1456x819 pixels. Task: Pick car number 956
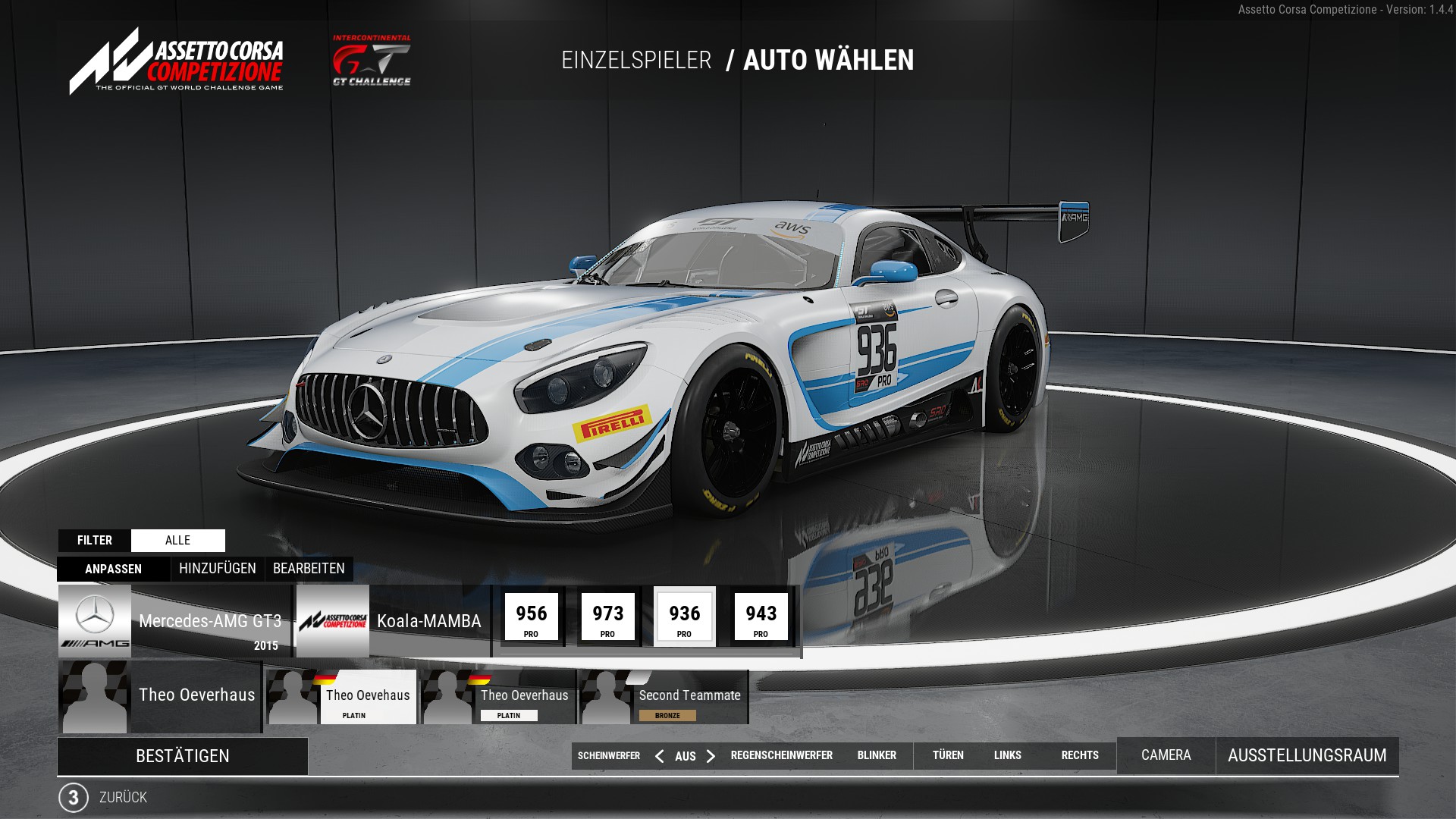tap(532, 617)
